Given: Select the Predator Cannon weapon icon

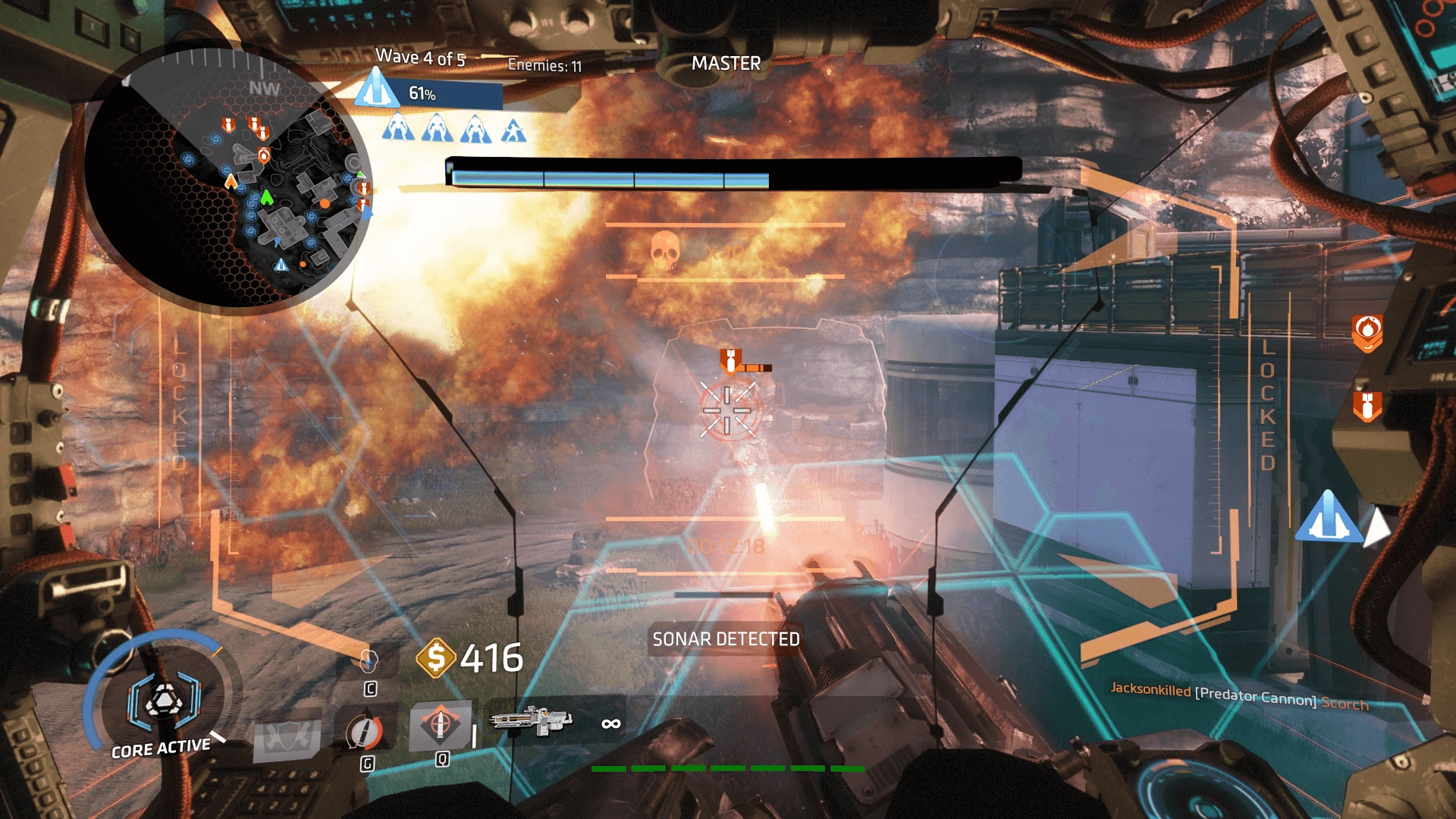Looking at the screenshot, I should [531, 720].
